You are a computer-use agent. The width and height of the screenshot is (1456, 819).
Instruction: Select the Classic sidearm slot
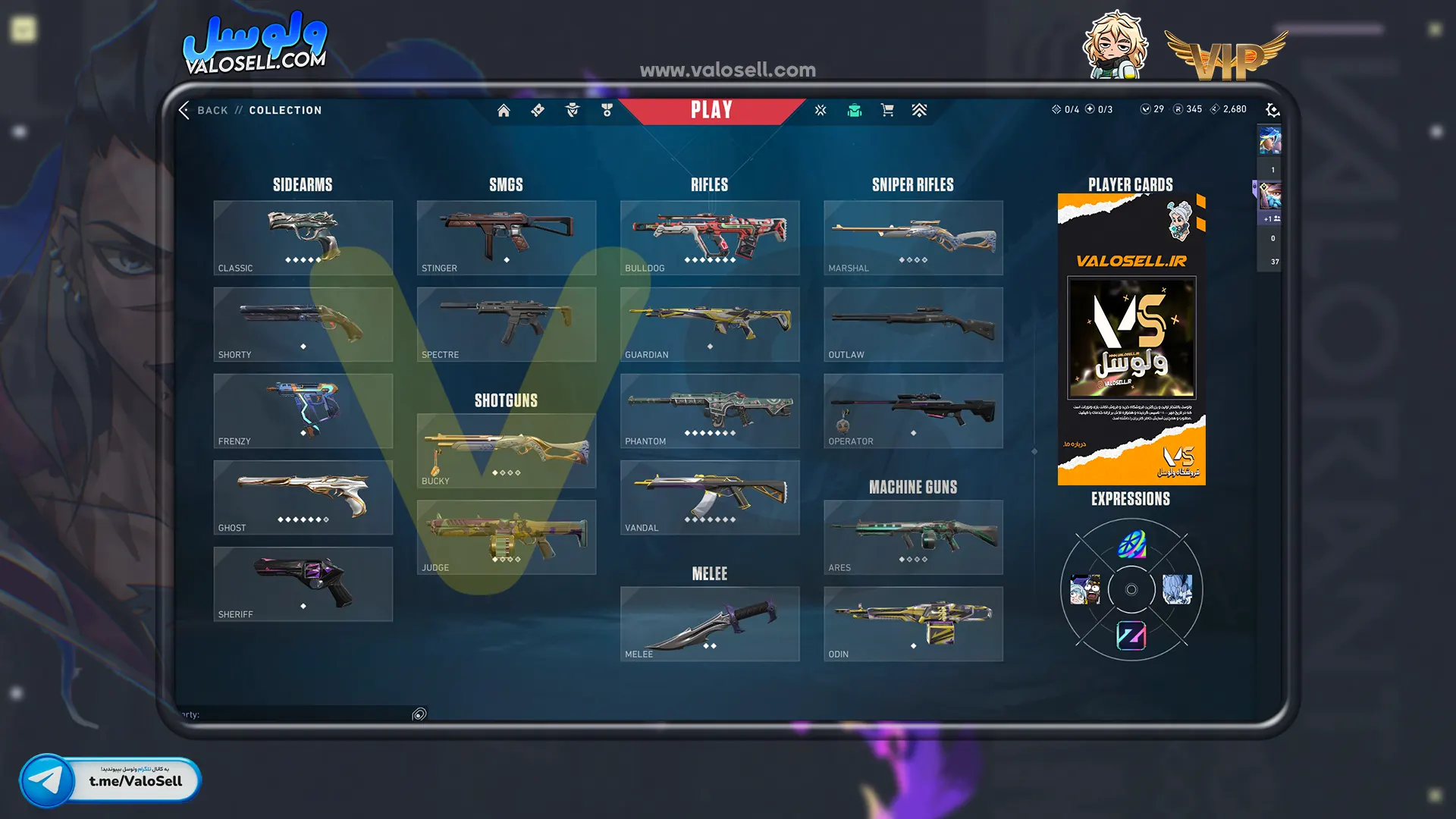303,237
